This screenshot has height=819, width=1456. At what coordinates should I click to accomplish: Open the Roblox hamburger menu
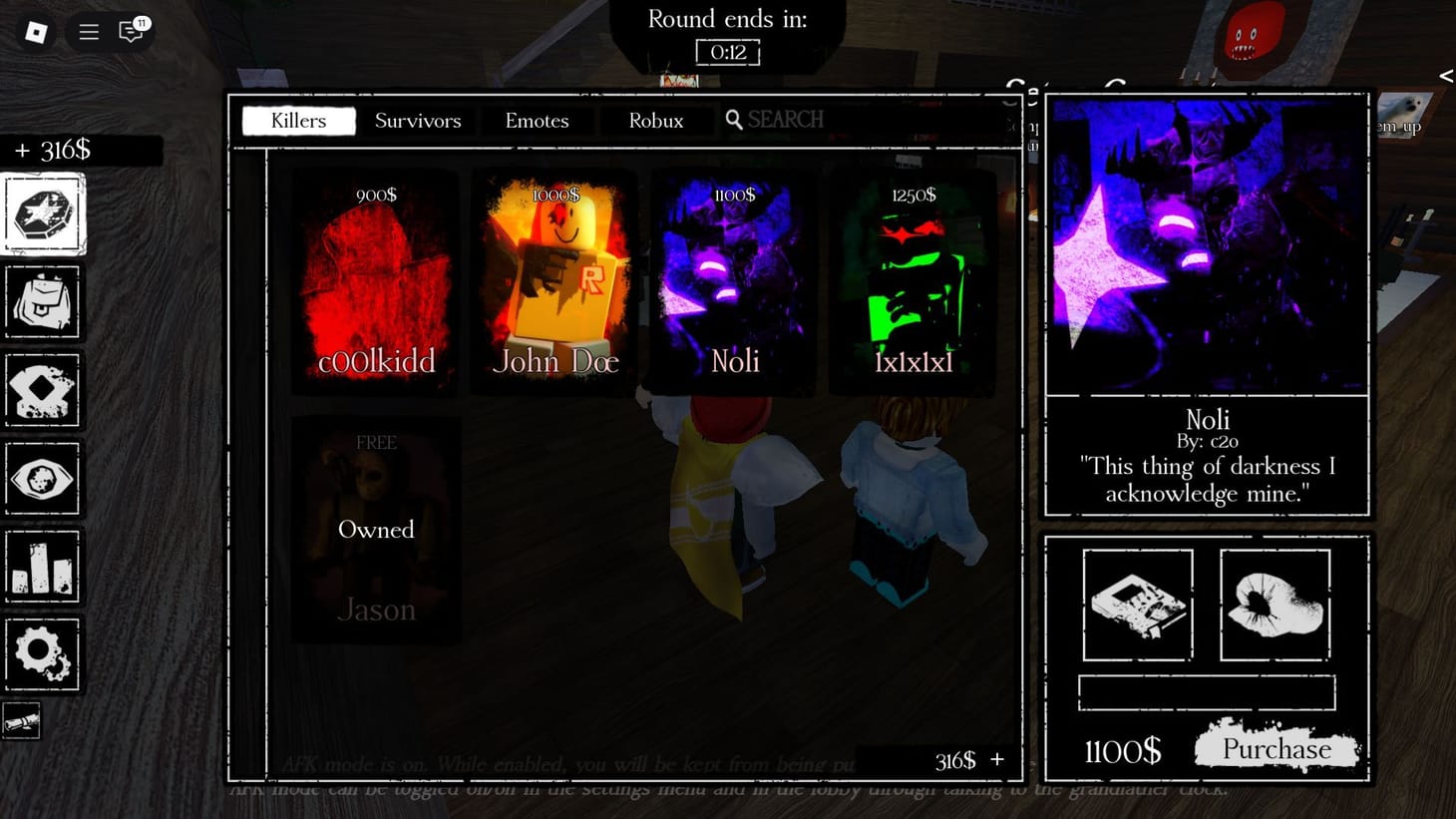(88, 31)
